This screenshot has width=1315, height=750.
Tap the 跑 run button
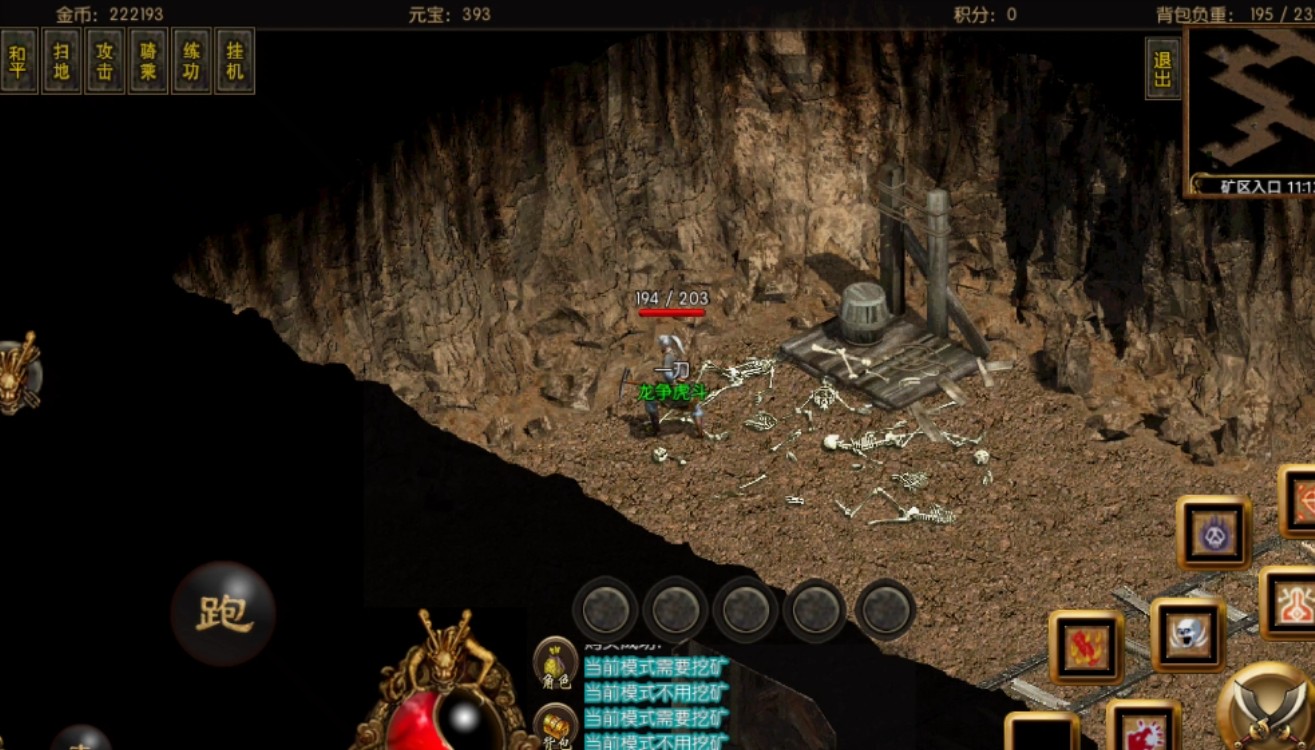(222, 613)
